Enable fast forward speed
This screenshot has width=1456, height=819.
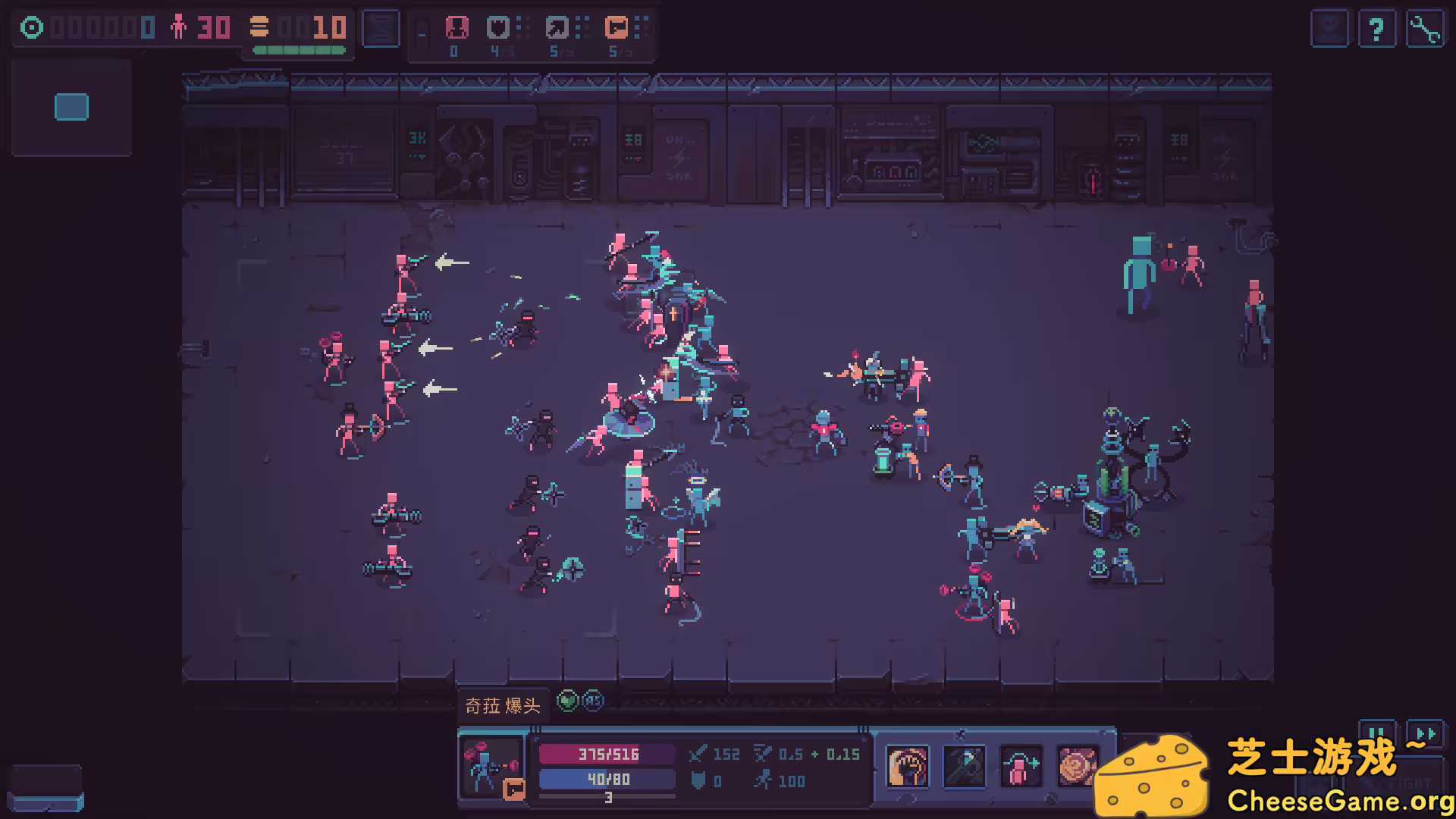coord(1424,734)
